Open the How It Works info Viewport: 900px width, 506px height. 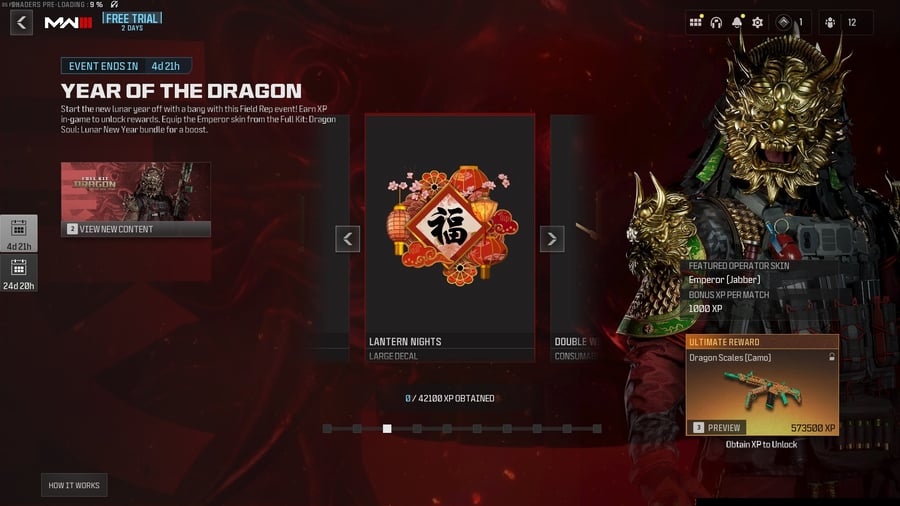pos(74,485)
